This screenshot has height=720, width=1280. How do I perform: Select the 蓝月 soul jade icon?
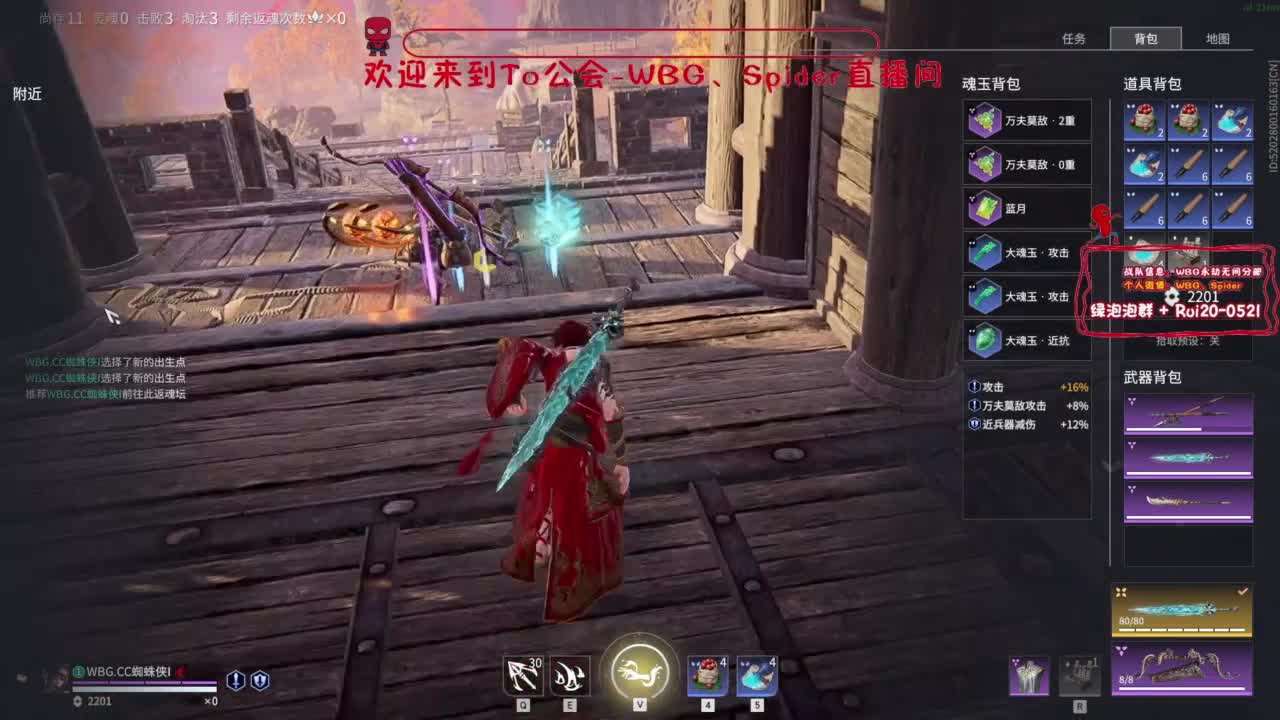(x=985, y=208)
